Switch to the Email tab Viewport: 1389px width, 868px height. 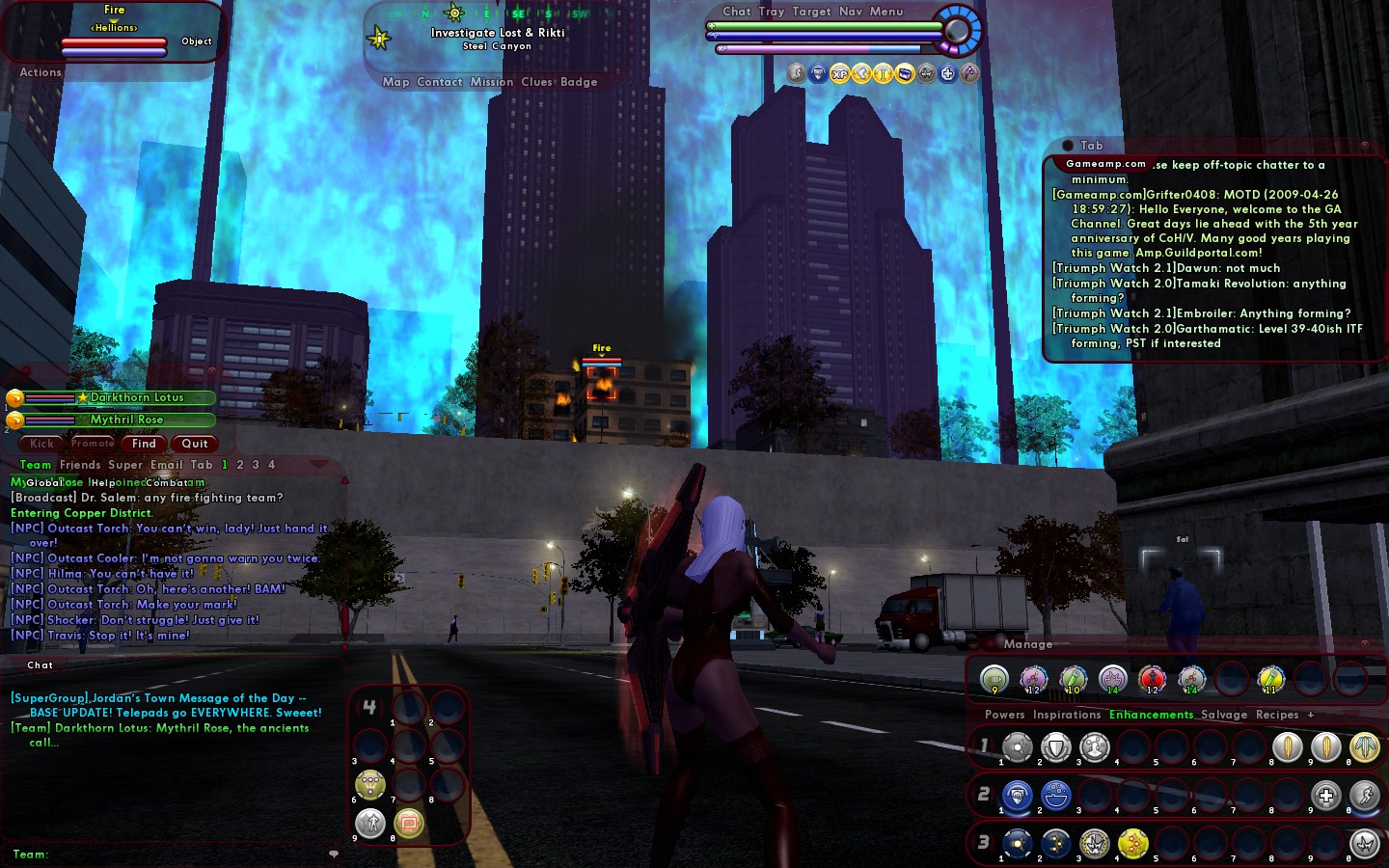click(166, 465)
